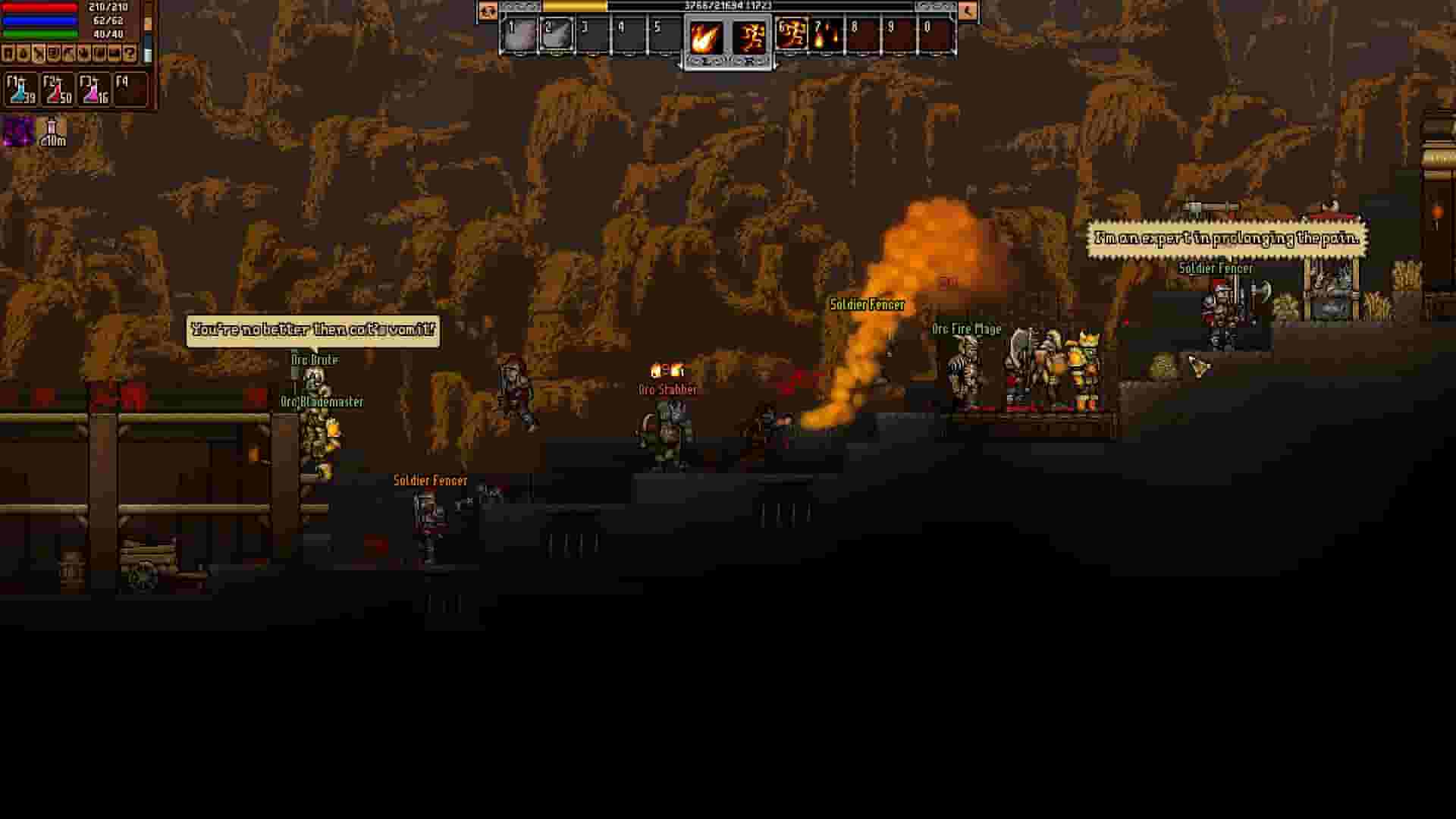Viewport: 1456px width, 819px height.
Task: Collapse the hotbar using the right chevron
Action: [x=969, y=12]
